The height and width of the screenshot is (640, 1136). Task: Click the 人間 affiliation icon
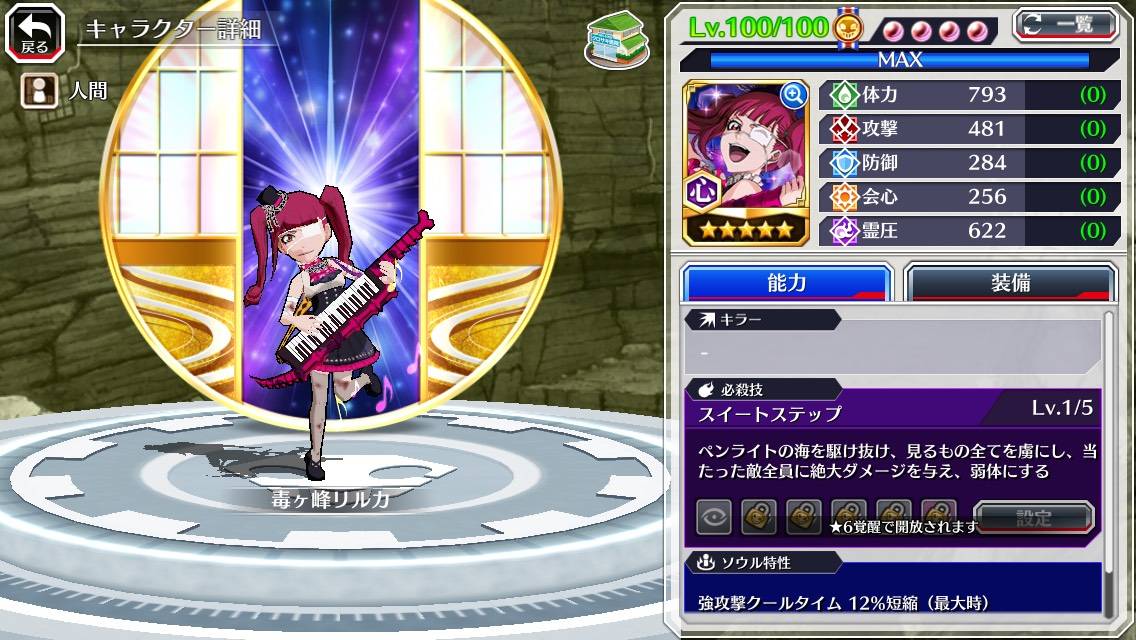tap(38, 91)
